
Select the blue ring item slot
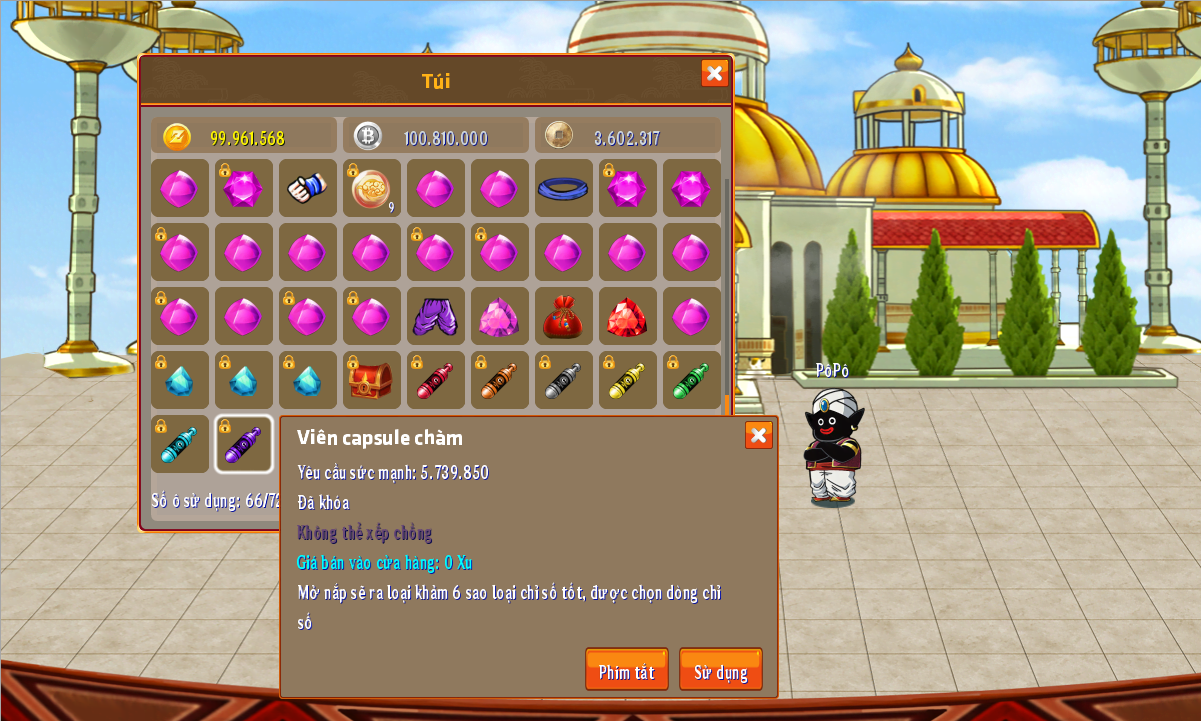pos(563,188)
